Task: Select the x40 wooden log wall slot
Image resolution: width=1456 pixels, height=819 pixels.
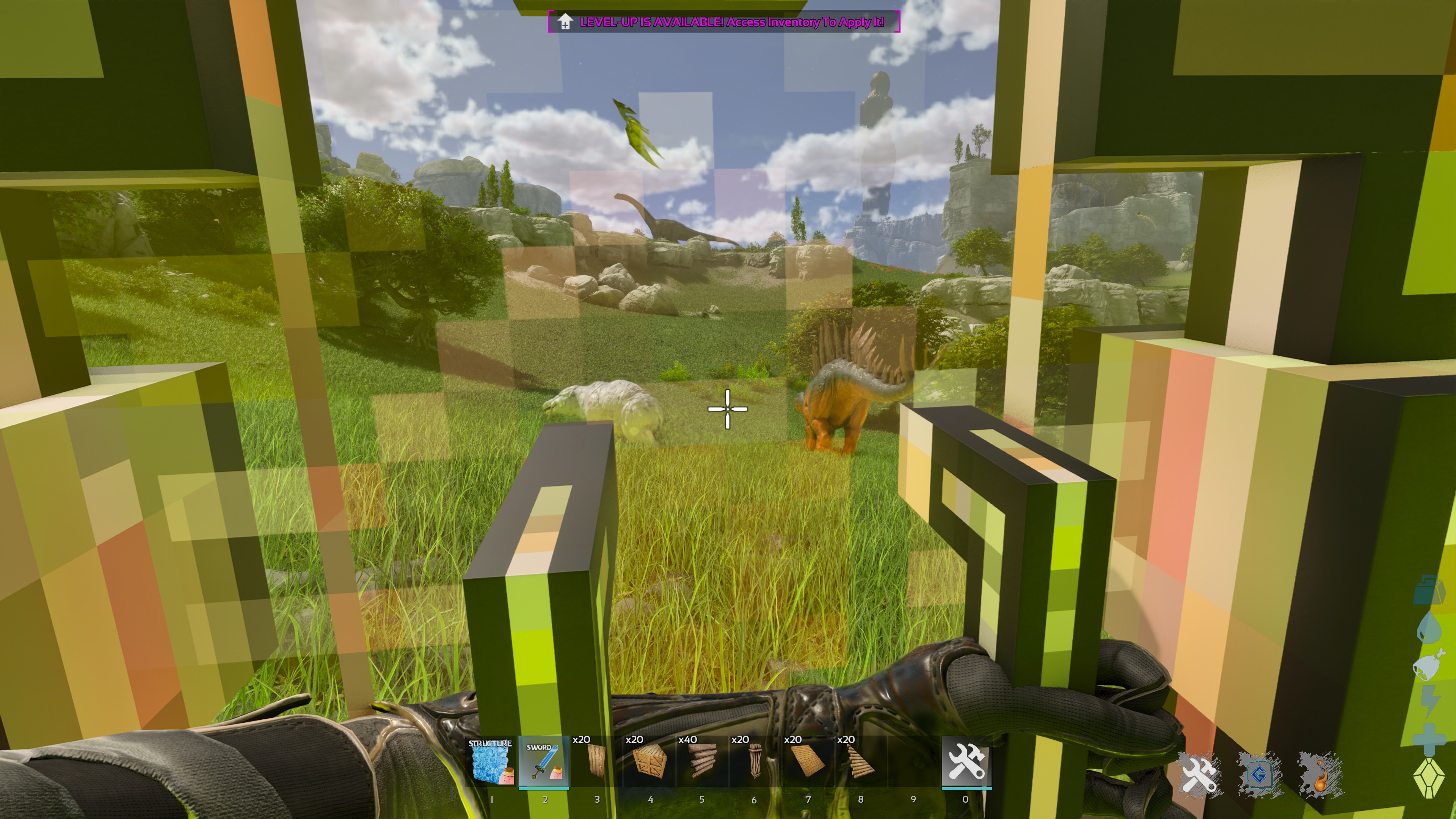Action: pos(701,762)
